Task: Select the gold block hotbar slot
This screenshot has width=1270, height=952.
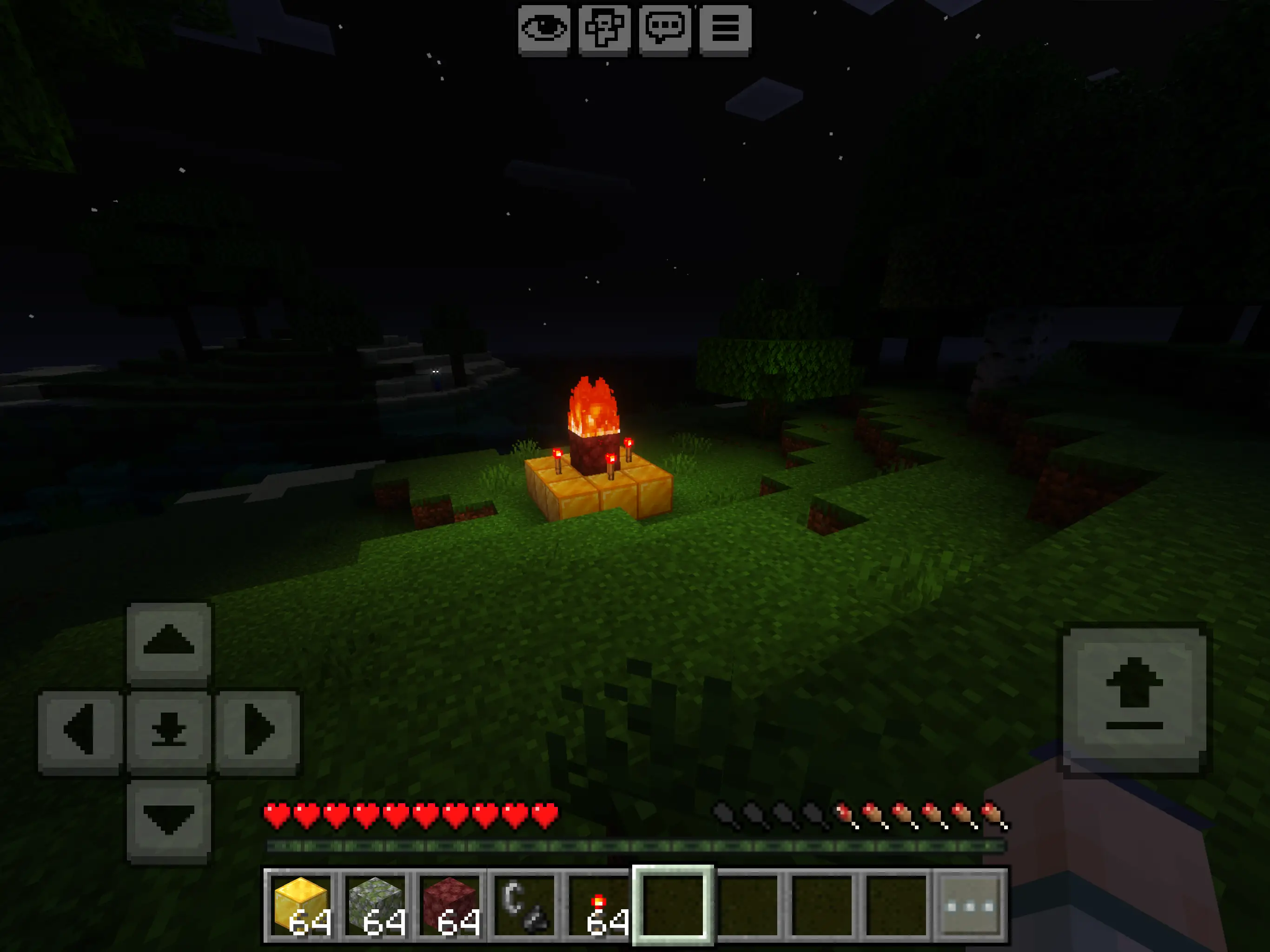Action: 301,906
